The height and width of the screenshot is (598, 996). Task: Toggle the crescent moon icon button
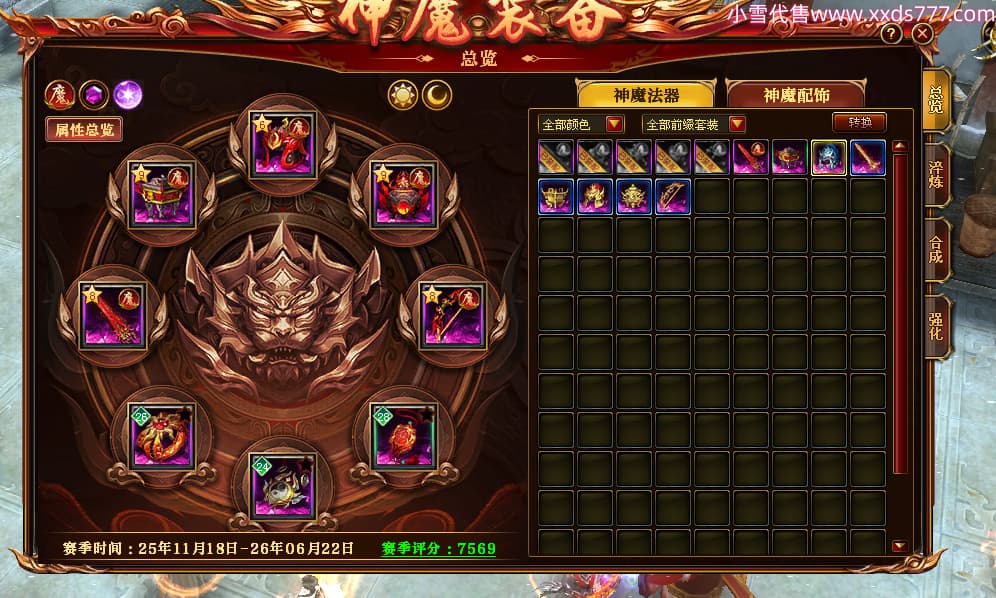coord(436,95)
